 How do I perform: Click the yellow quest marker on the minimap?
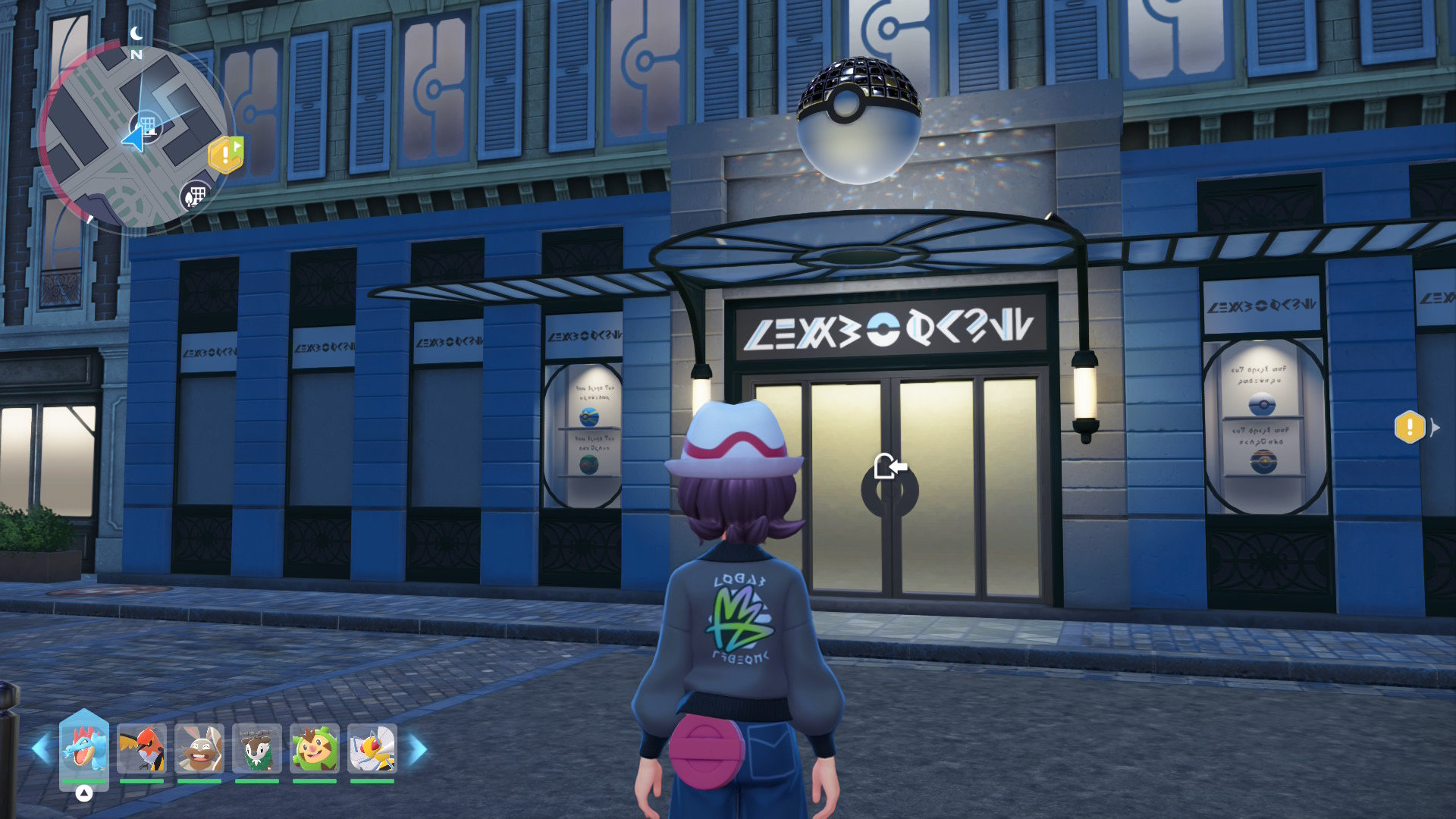(225, 155)
